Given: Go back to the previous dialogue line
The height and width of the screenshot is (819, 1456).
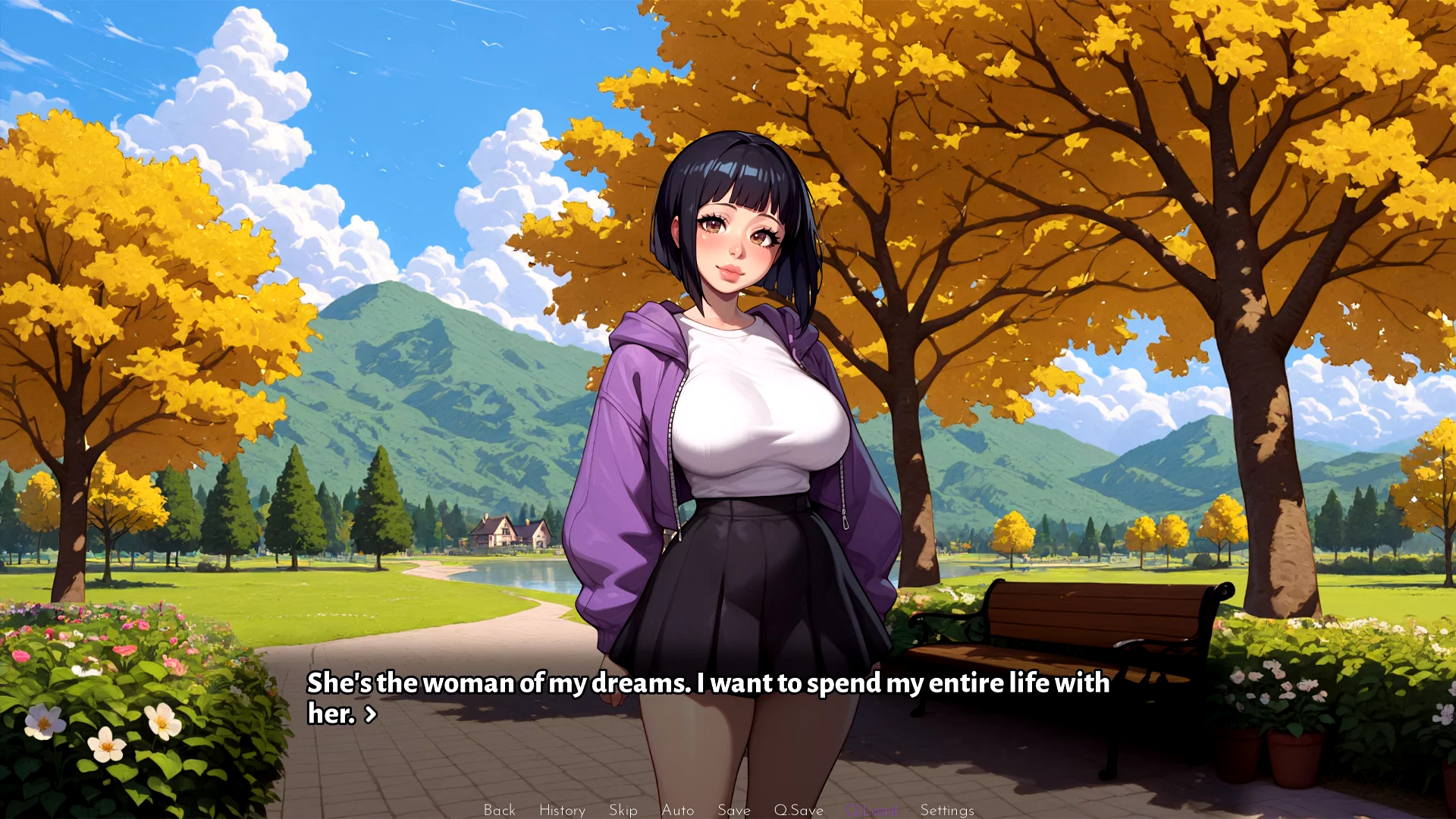Looking at the screenshot, I should click(x=499, y=810).
